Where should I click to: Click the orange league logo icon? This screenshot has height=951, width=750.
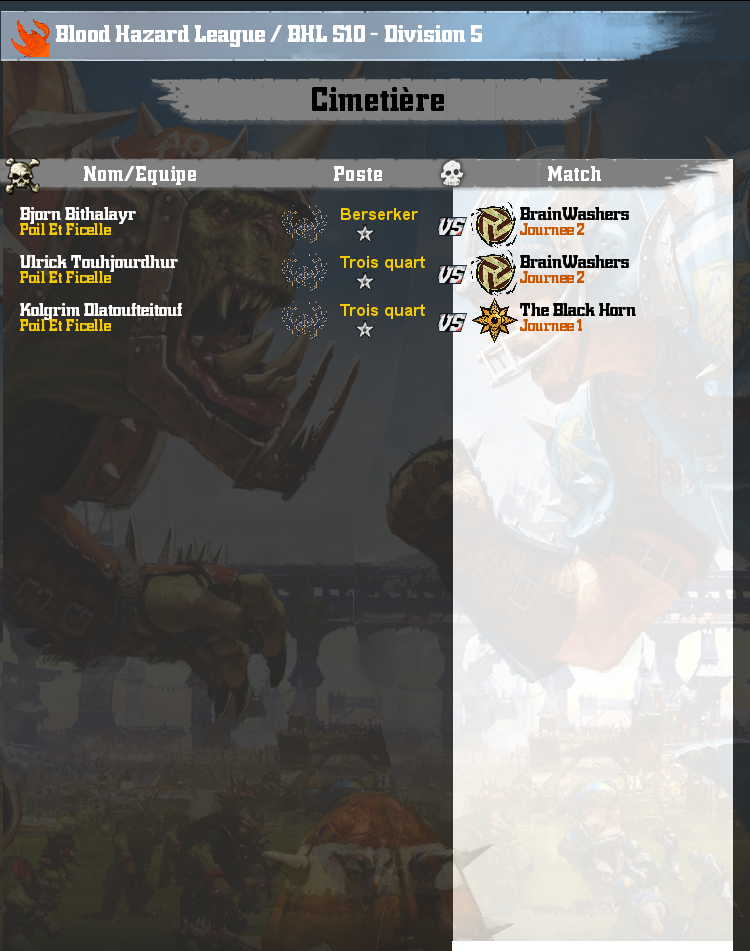[x=30, y=37]
